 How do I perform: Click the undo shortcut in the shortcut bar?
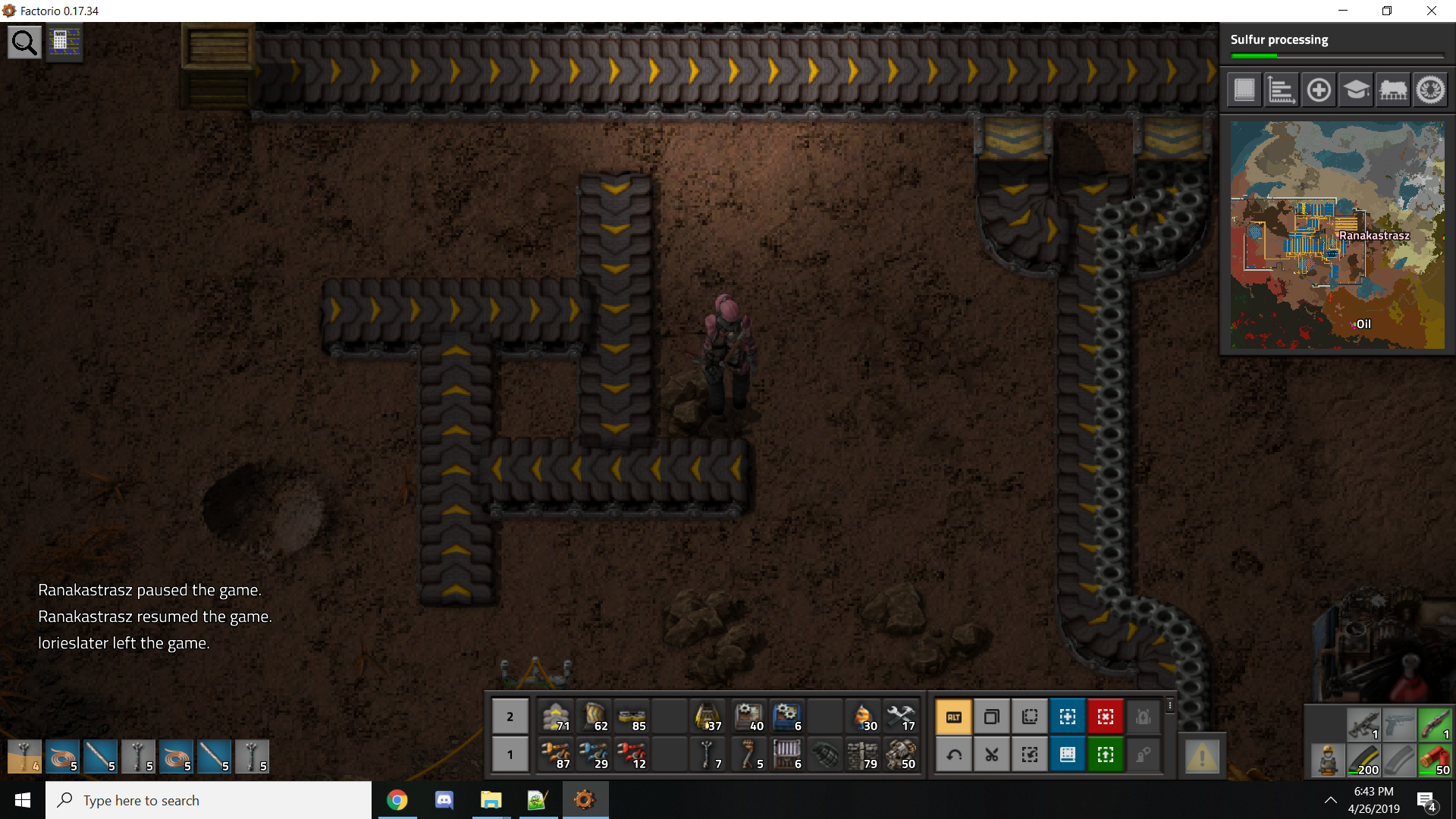point(954,754)
